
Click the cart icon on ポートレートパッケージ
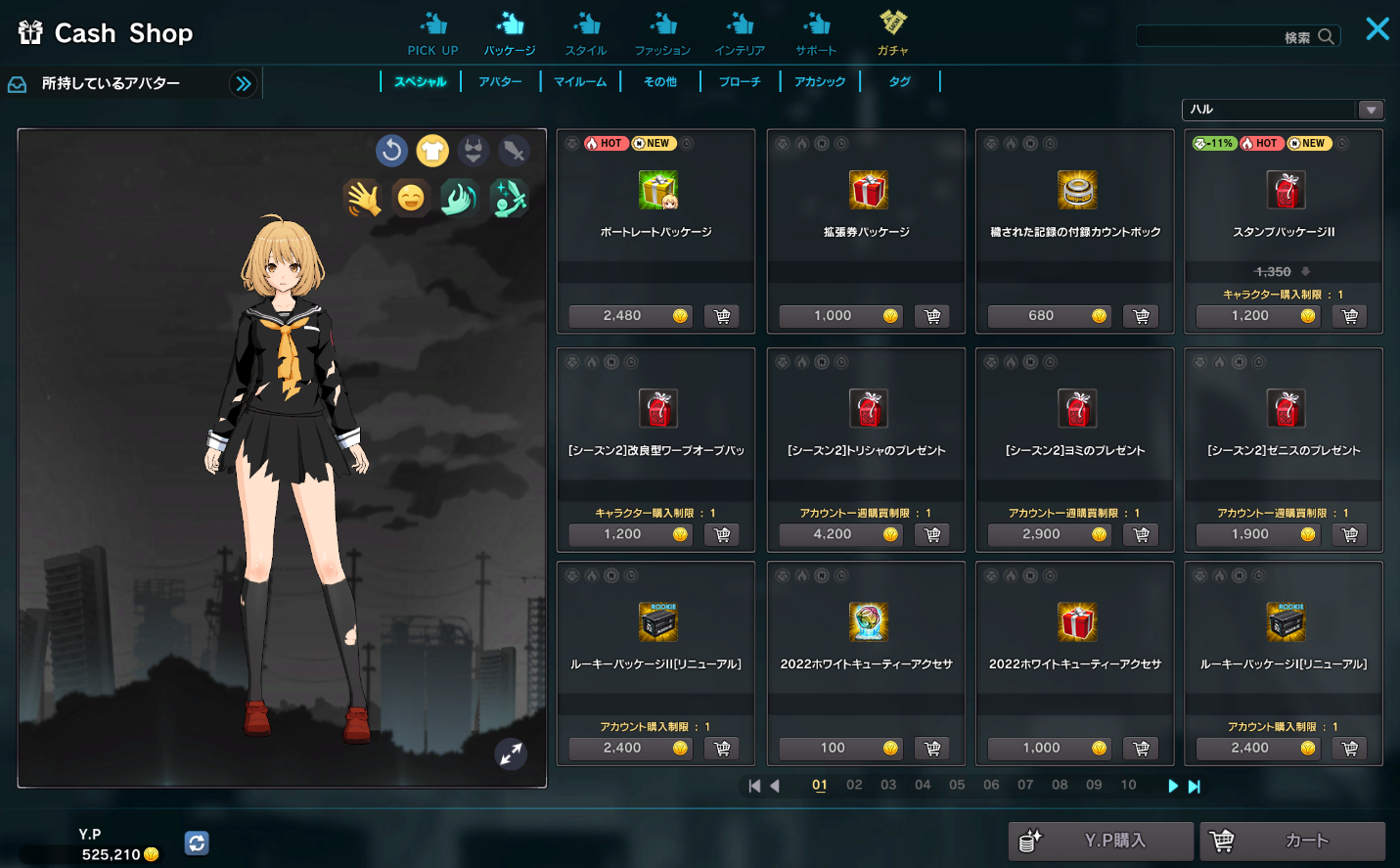[x=722, y=315]
